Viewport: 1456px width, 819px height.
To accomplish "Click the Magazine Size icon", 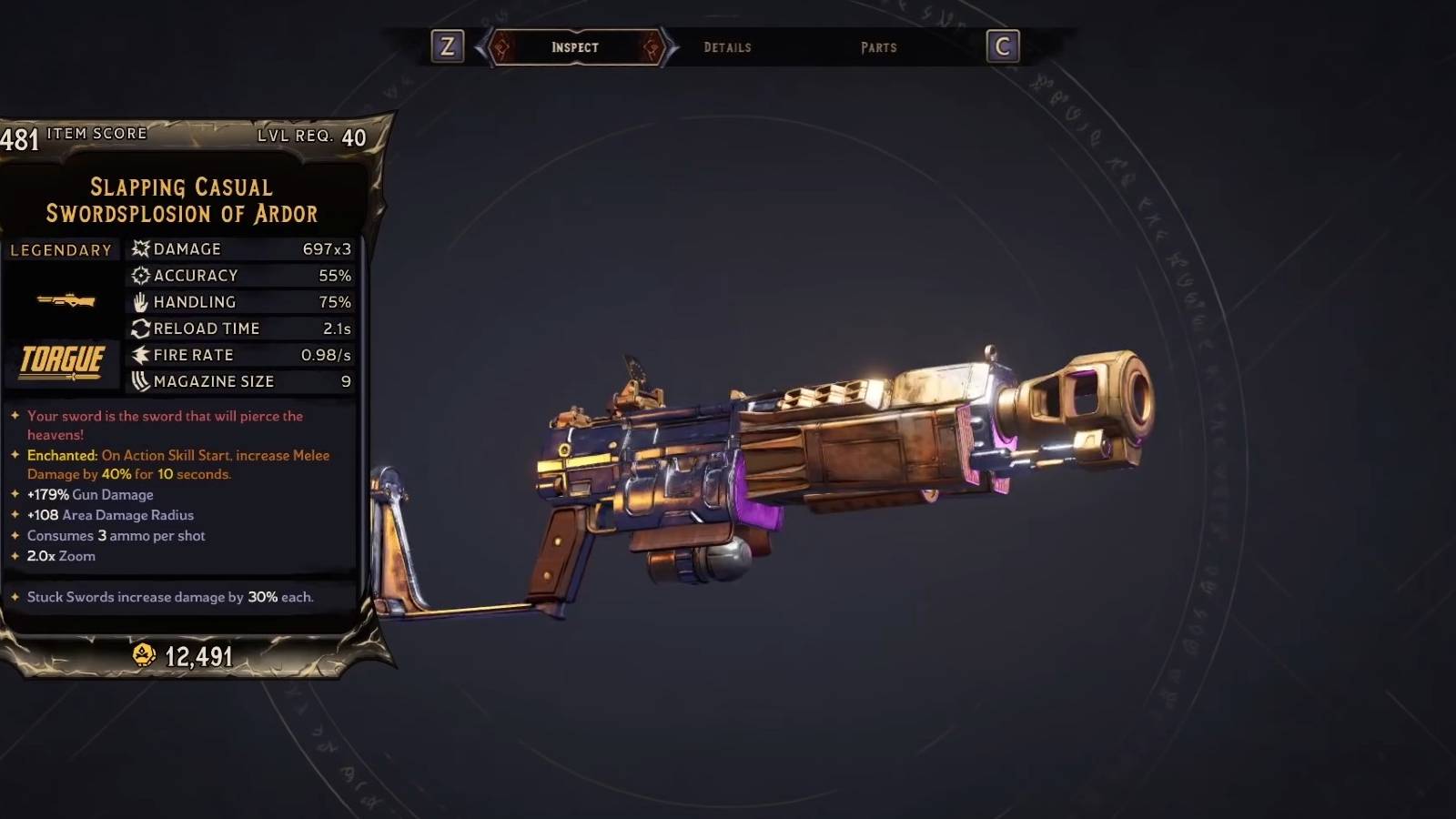I will coord(139,381).
